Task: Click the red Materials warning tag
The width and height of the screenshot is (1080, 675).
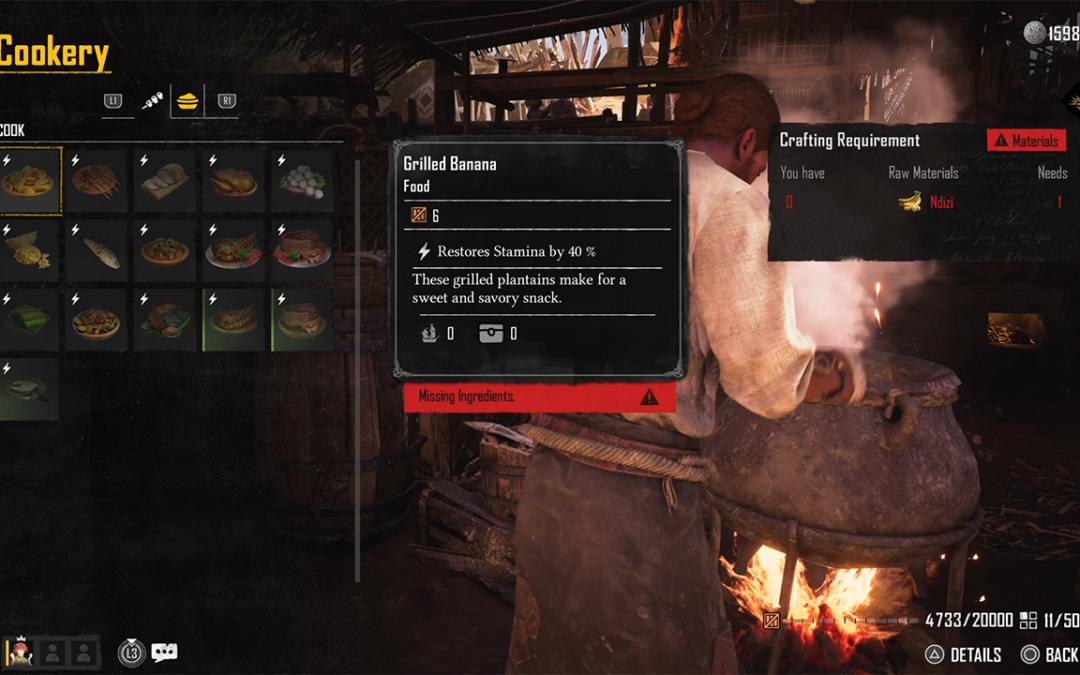Action: [1026, 141]
